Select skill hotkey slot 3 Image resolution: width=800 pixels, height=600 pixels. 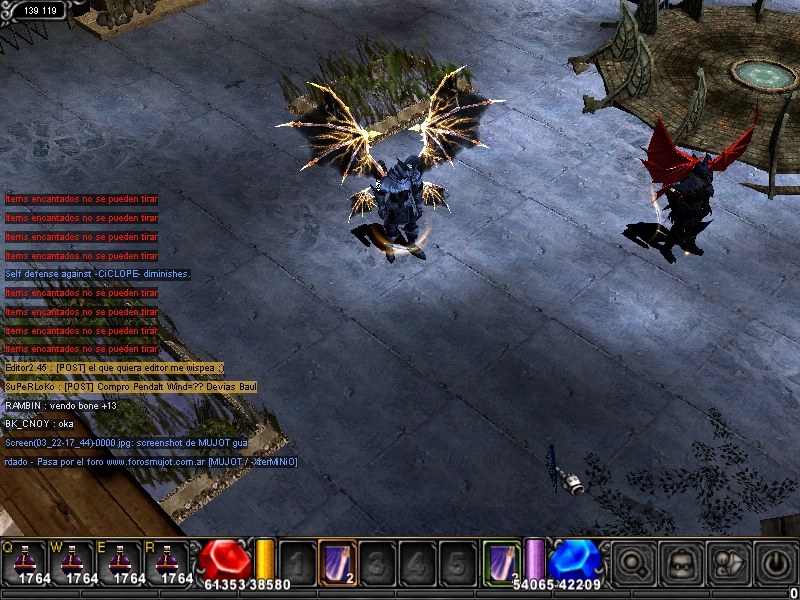(x=377, y=563)
